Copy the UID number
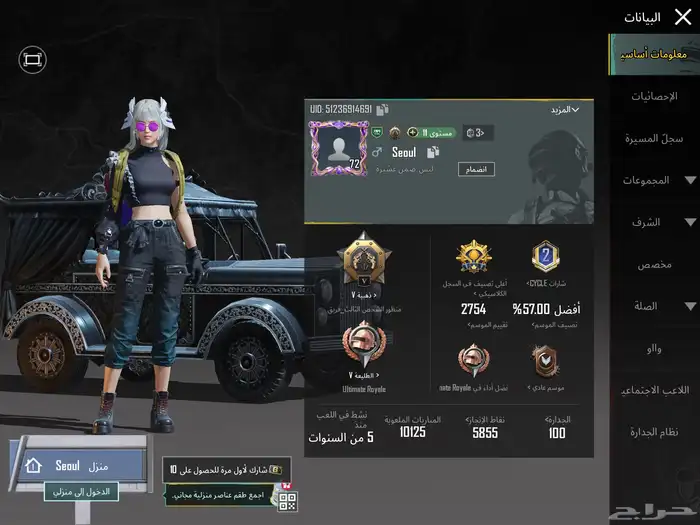Viewport: 700px width, 525px height. [383, 109]
